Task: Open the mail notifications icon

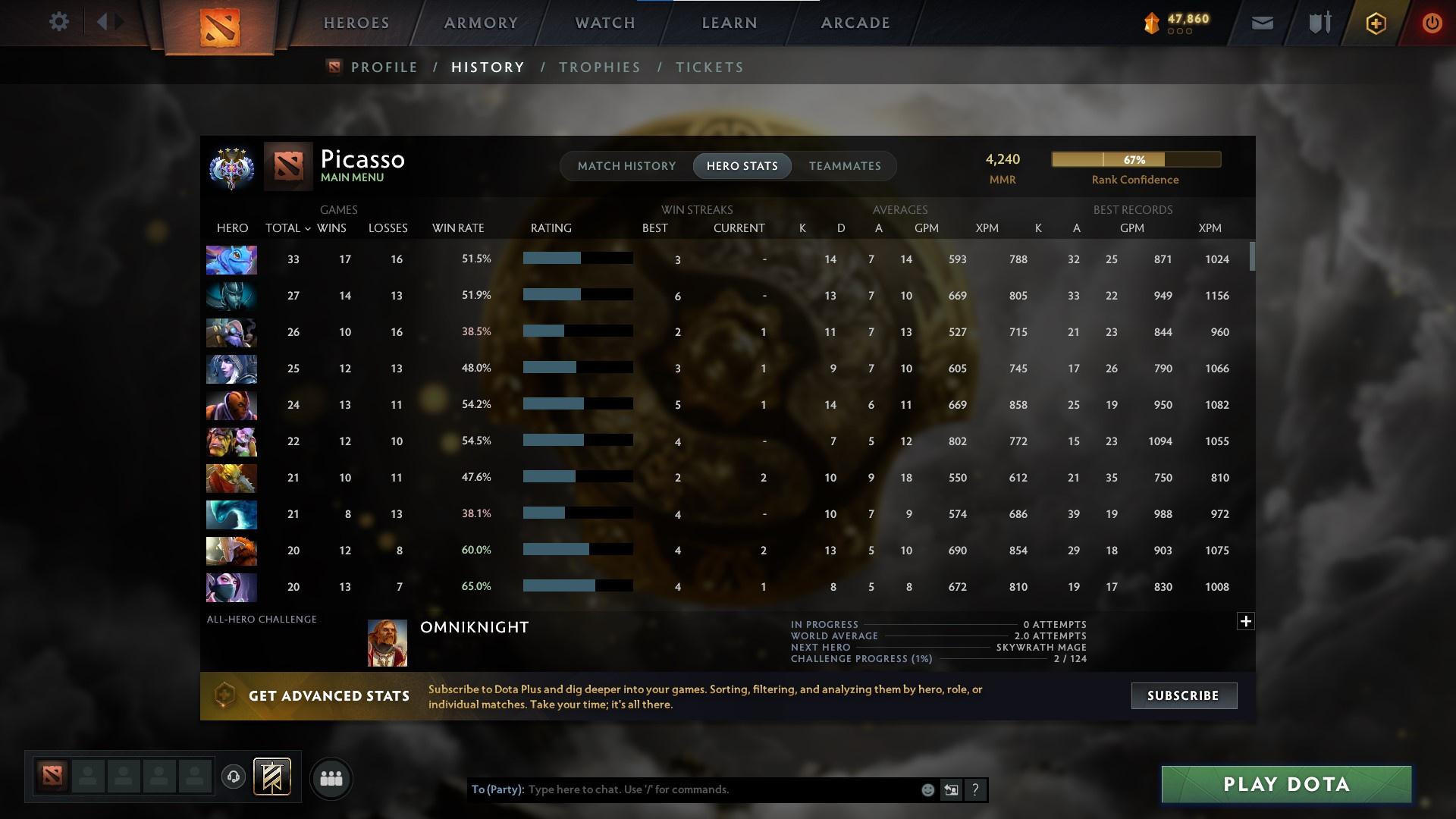Action: pos(1261,23)
